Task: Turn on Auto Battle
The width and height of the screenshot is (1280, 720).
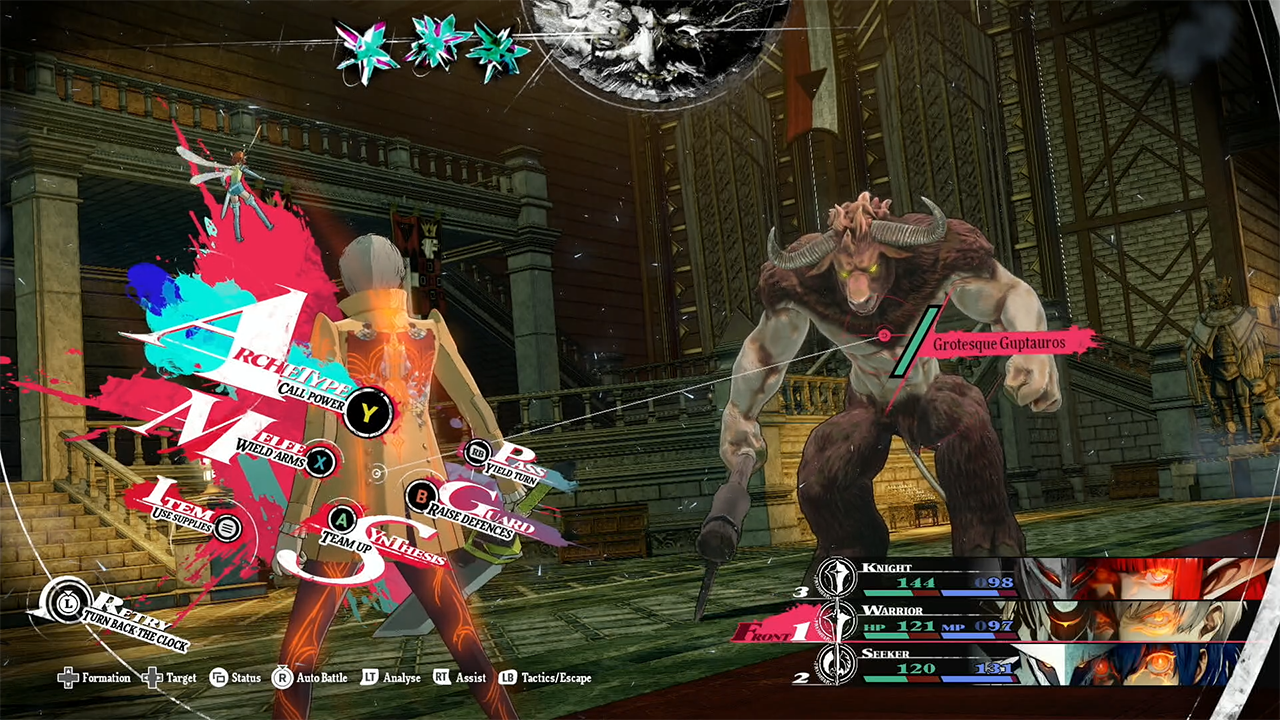Action: click(310, 678)
